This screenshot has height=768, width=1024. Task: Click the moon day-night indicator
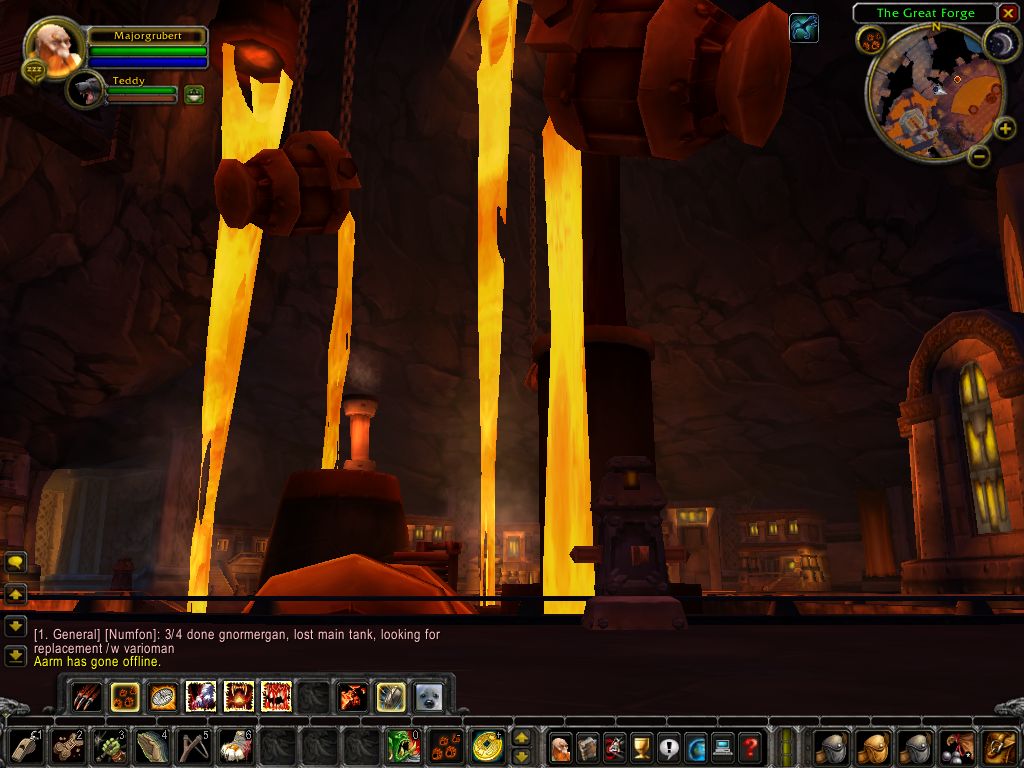pyautogui.click(x=1000, y=42)
